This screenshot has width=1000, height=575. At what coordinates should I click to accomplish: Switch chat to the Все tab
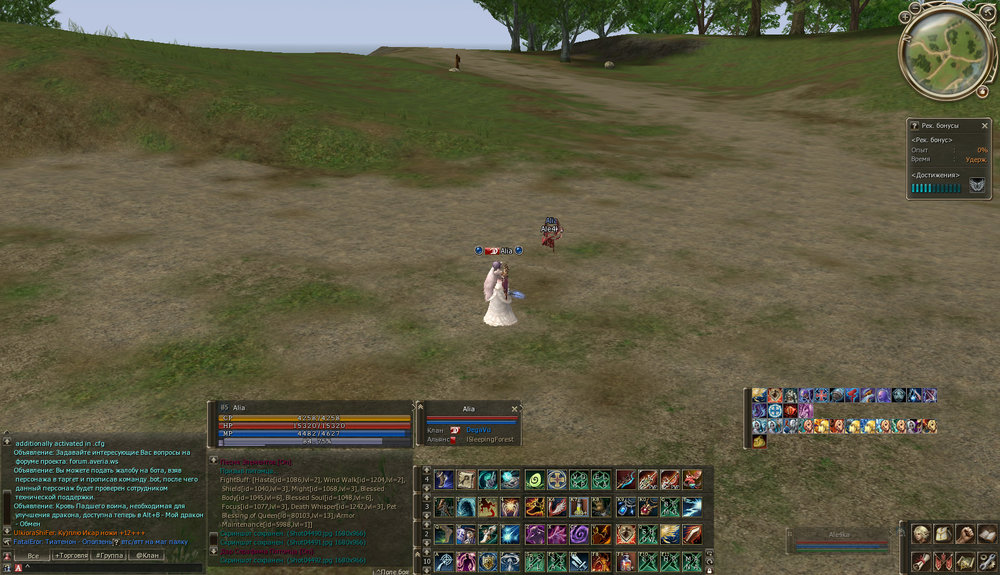click(32, 554)
